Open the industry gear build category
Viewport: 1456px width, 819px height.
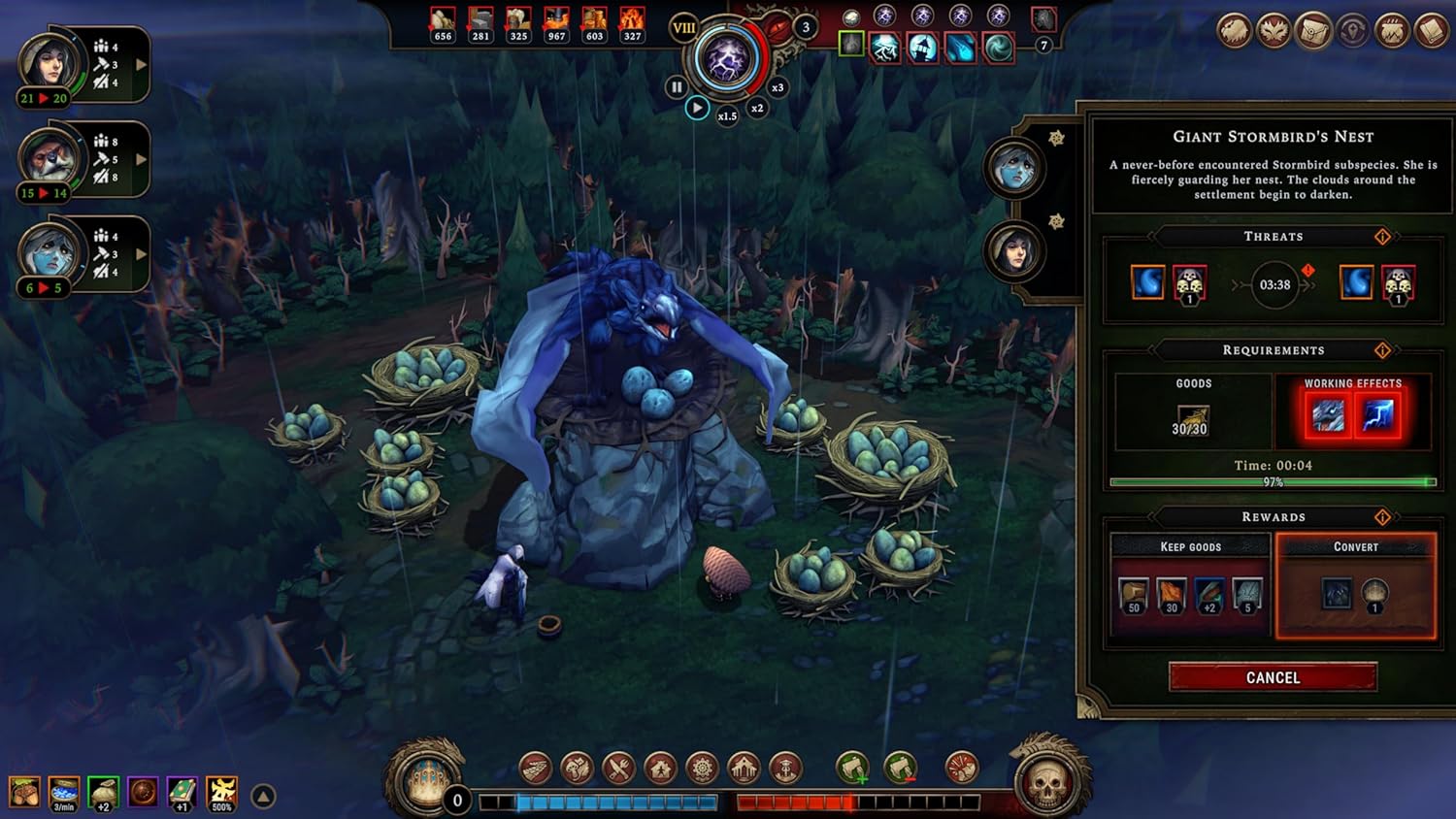(x=702, y=769)
